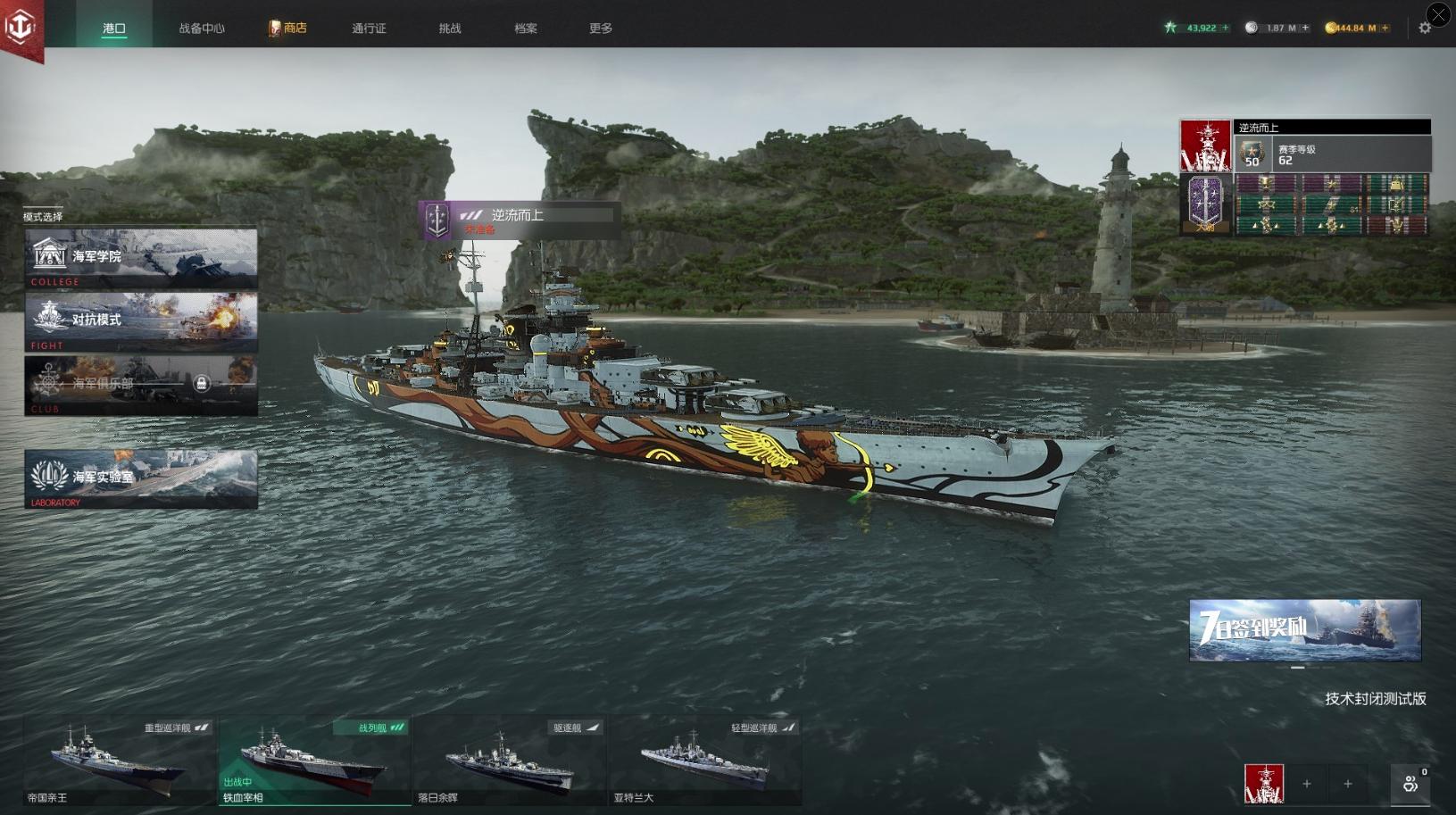1456x815 pixels.
Task: Open the 战备中心 tab
Action: [x=202, y=28]
